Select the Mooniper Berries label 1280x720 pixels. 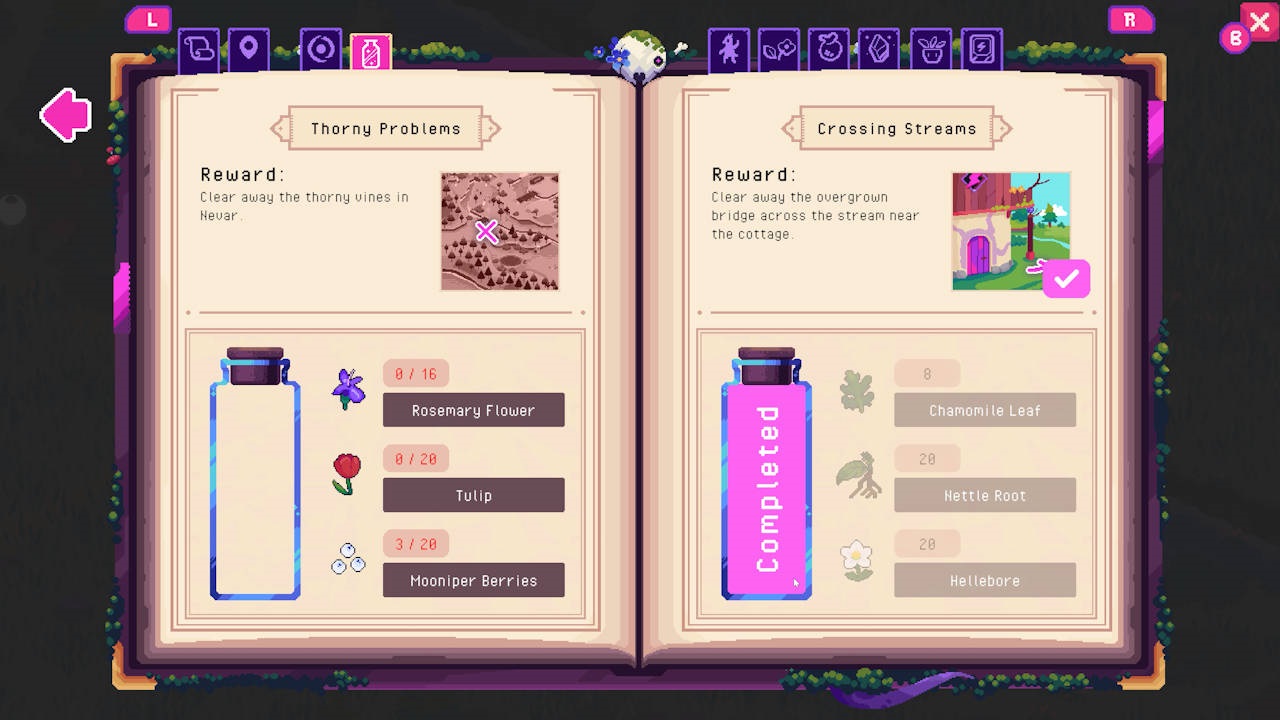pos(473,580)
